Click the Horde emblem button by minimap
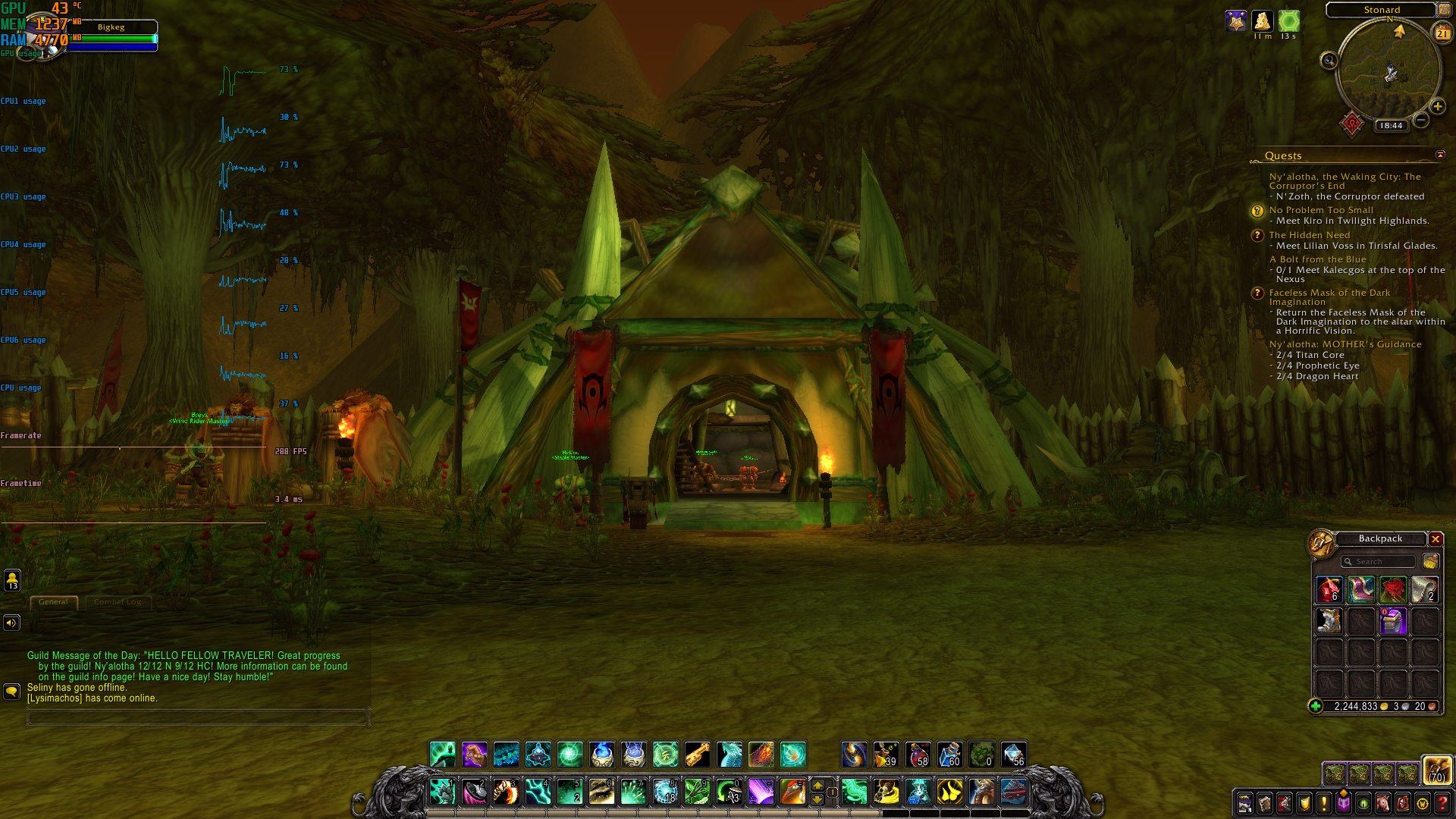This screenshot has height=819, width=1456. coord(1351,123)
